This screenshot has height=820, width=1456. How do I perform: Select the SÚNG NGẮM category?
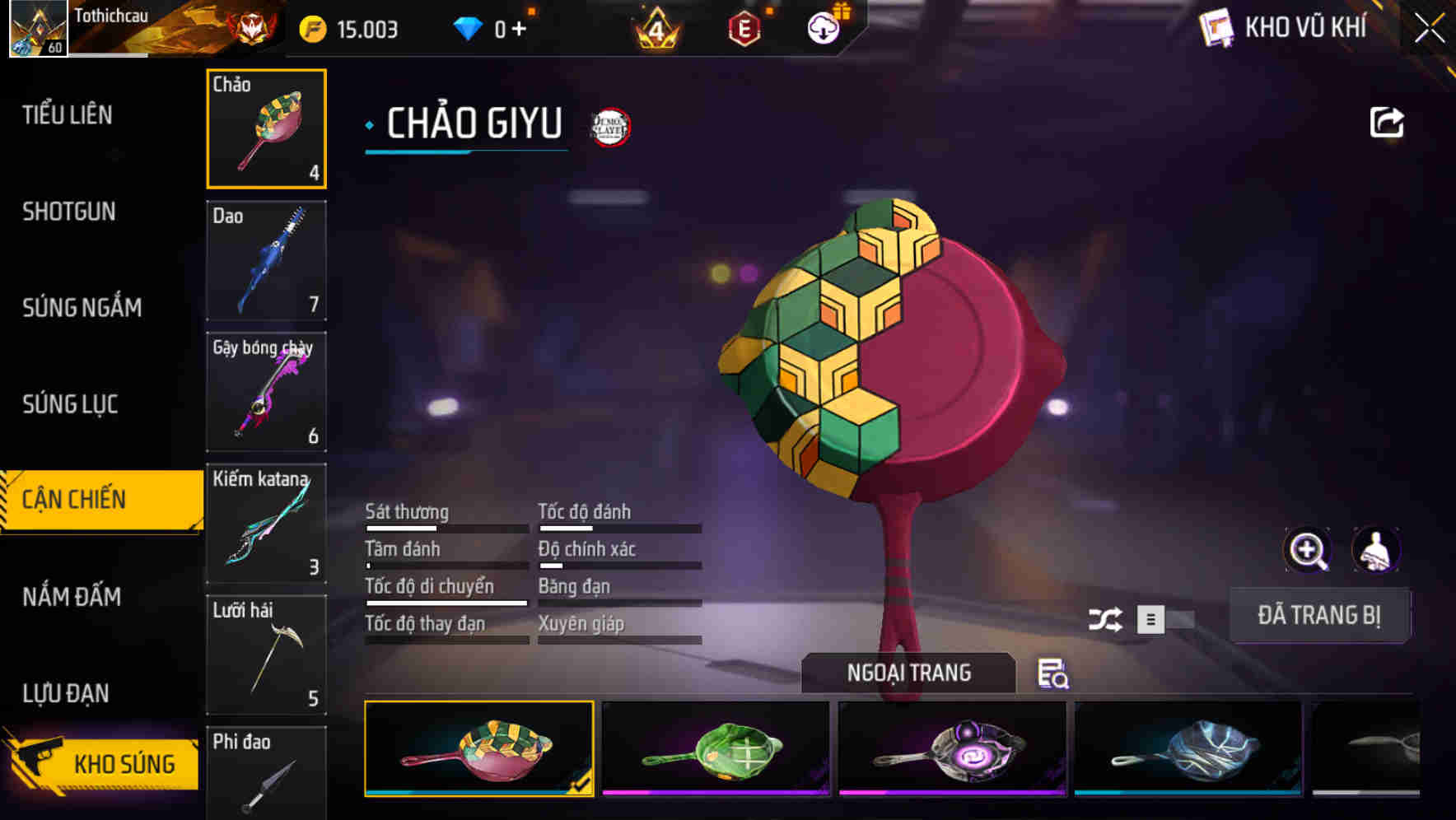point(80,307)
